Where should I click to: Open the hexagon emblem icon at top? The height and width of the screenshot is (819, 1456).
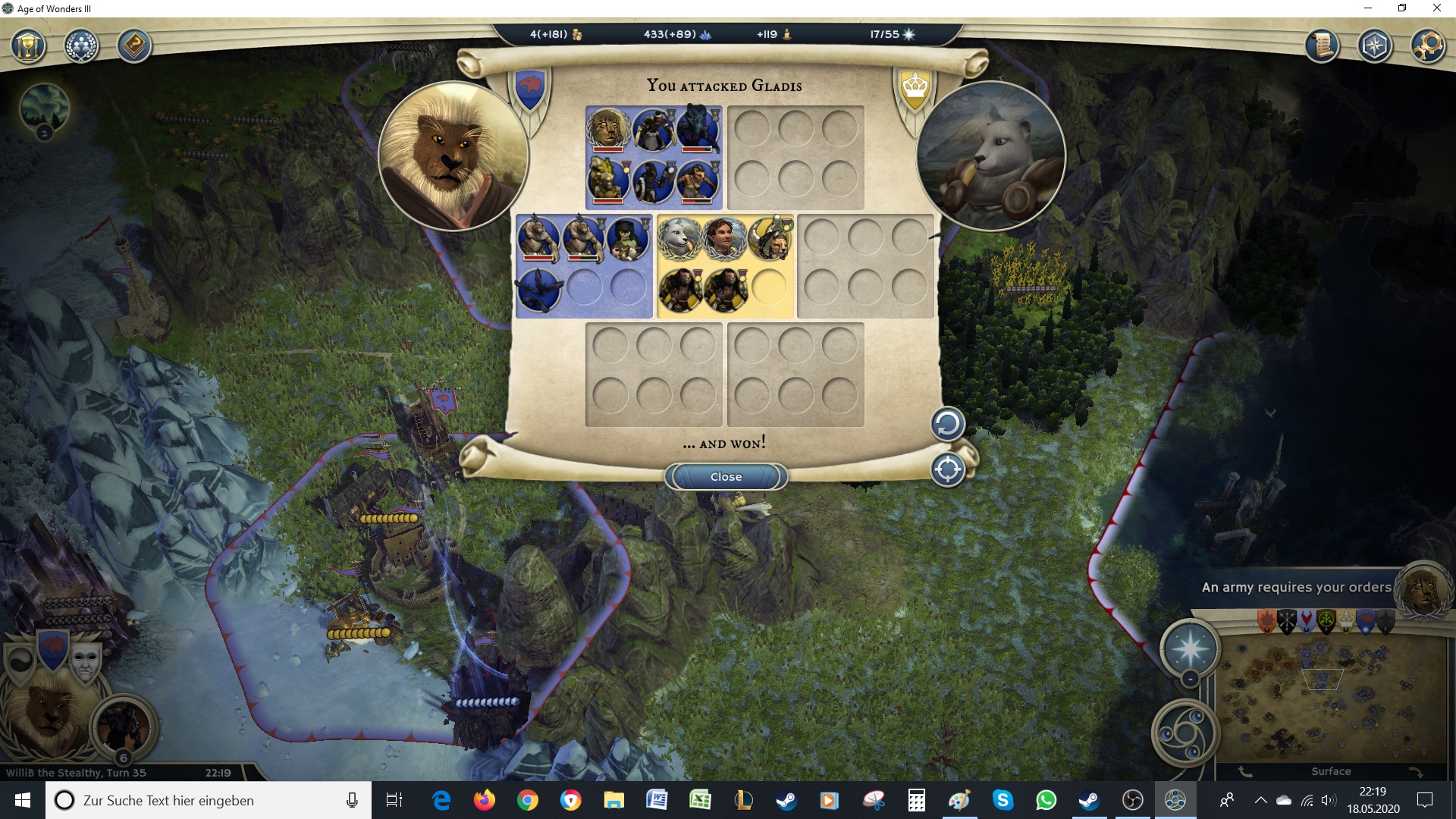click(x=1374, y=46)
